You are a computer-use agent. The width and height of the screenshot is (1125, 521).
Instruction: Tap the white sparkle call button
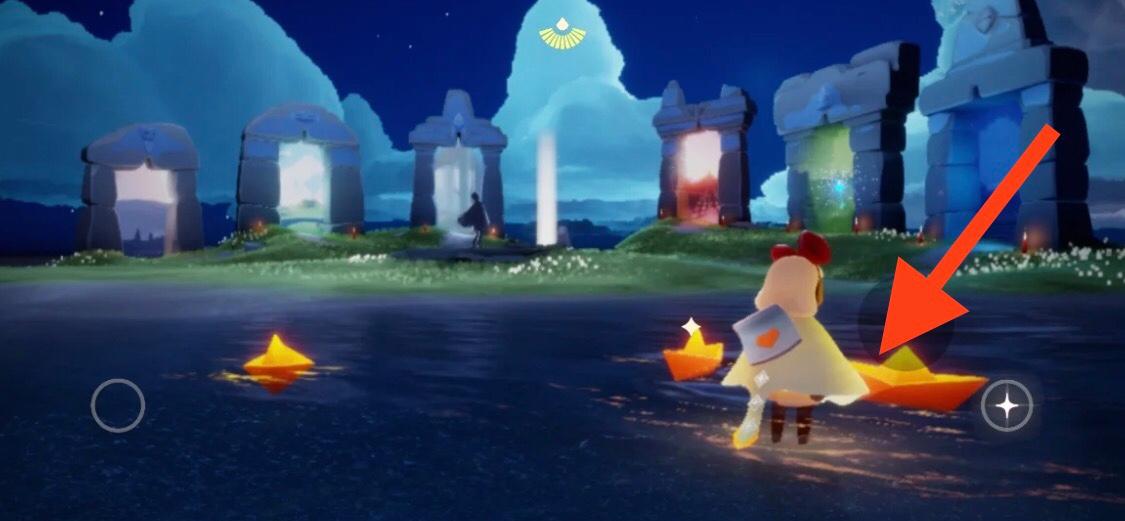[1007, 406]
